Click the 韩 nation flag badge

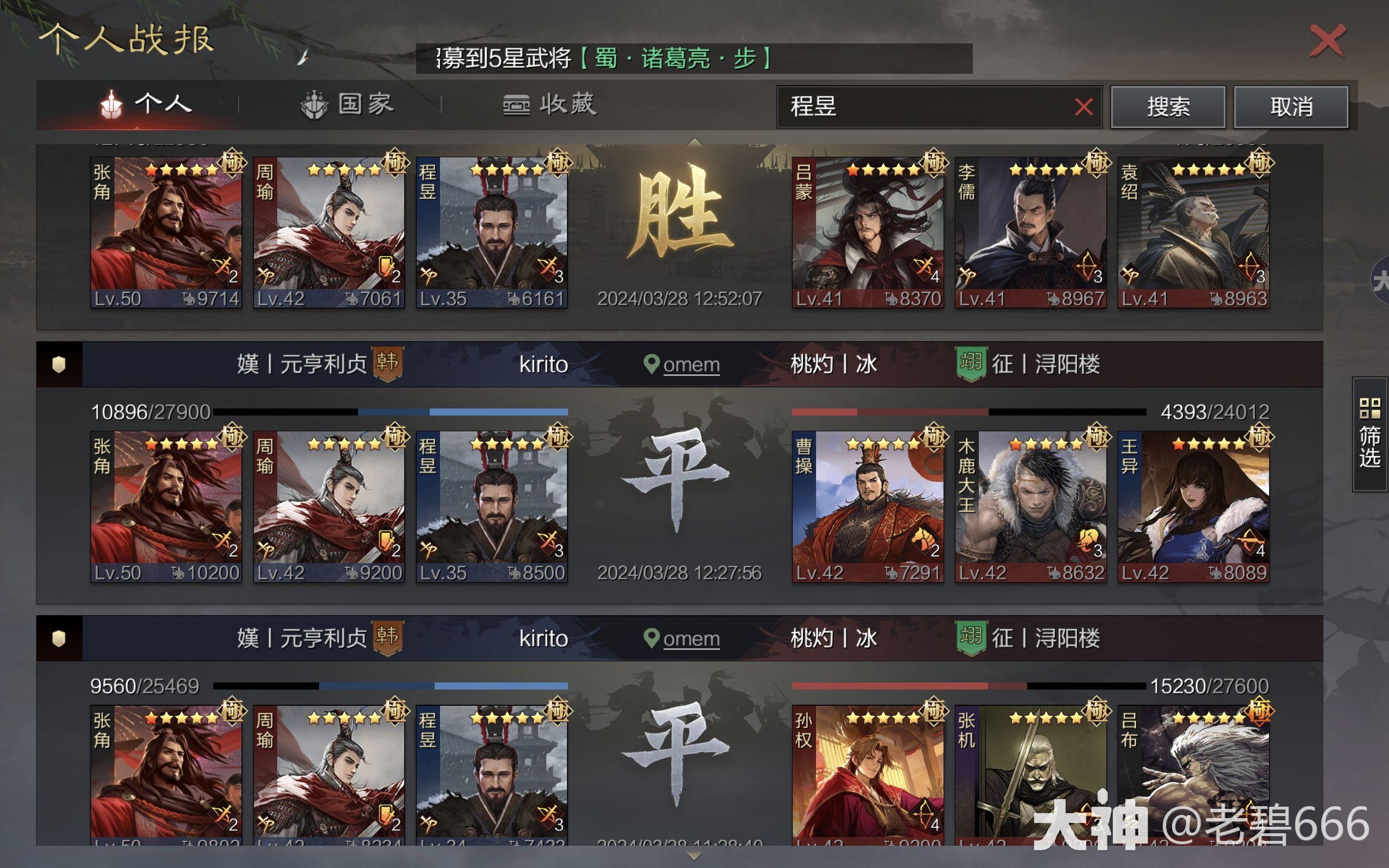point(388,364)
